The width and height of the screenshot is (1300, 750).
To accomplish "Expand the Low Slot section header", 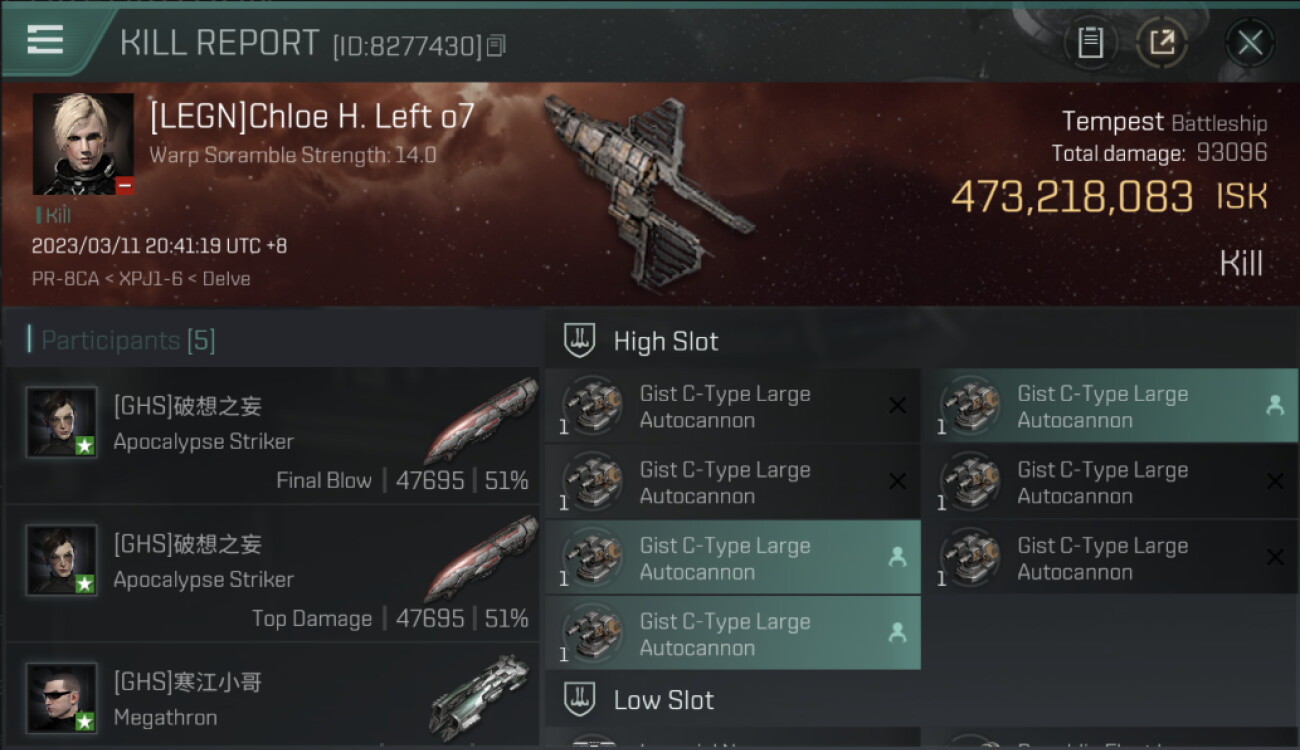I will [x=664, y=699].
